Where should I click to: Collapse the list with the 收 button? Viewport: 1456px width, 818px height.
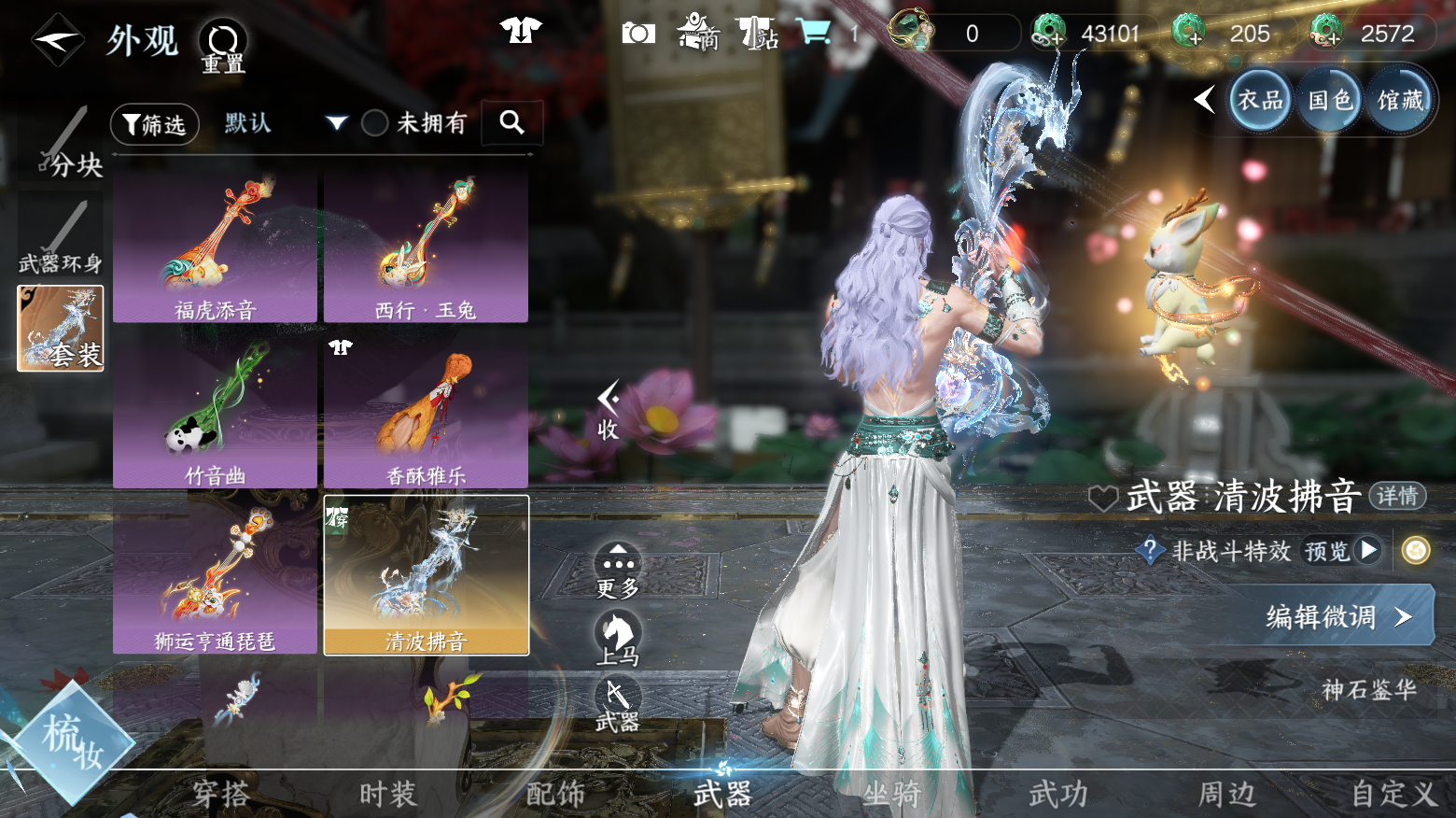coord(609,411)
